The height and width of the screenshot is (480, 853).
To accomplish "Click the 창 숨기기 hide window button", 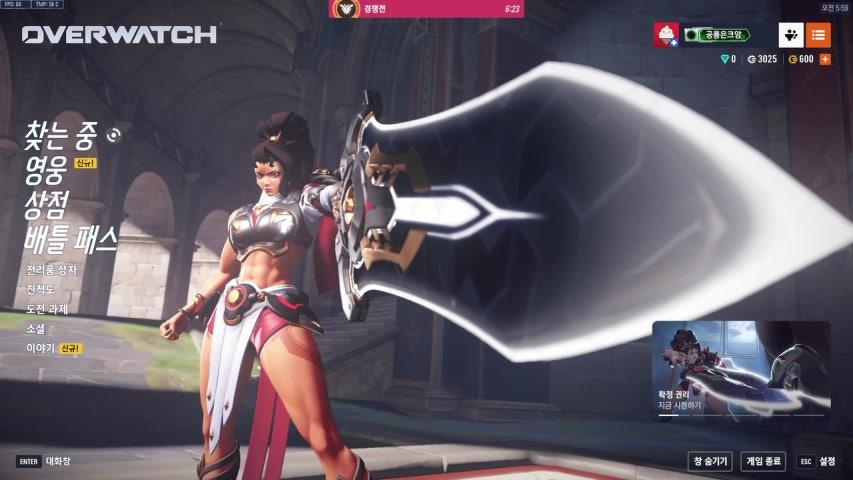I will pos(709,461).
